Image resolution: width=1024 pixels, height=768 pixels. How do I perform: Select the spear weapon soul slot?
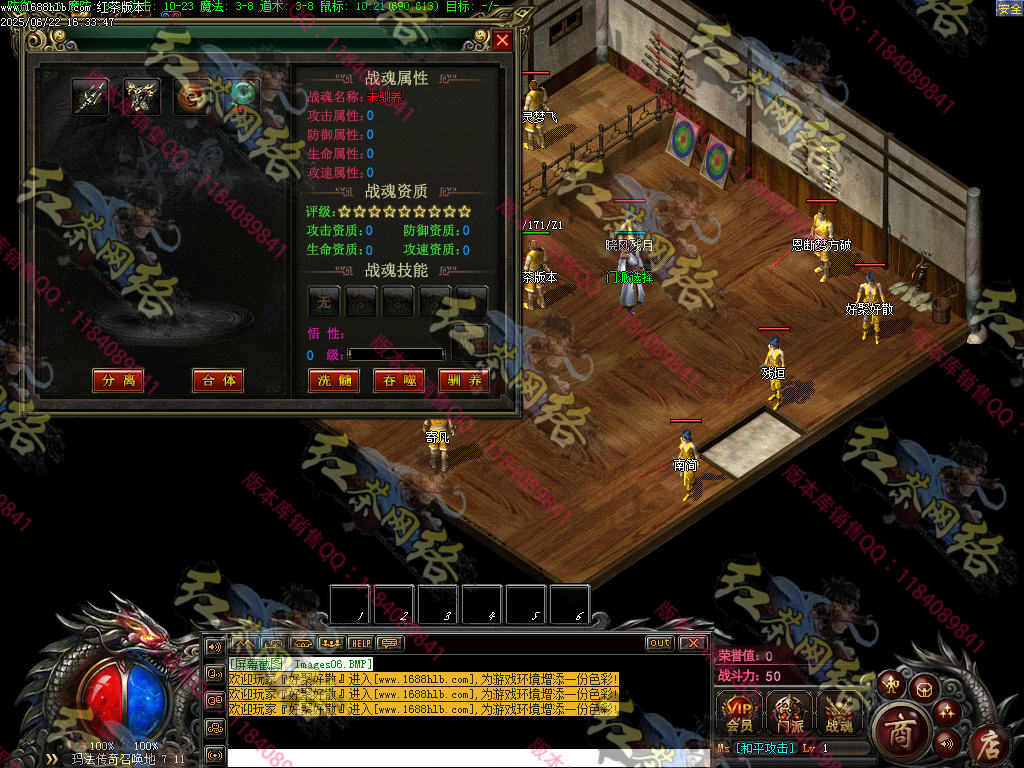[x=91, y=96]
